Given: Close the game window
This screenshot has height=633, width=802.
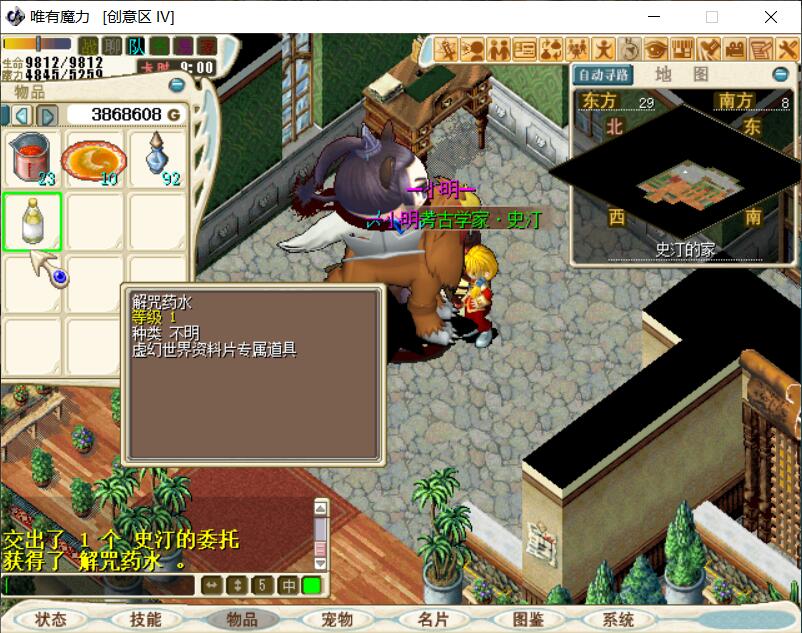Looking at the screenshot, I should (x=771, y=17).
